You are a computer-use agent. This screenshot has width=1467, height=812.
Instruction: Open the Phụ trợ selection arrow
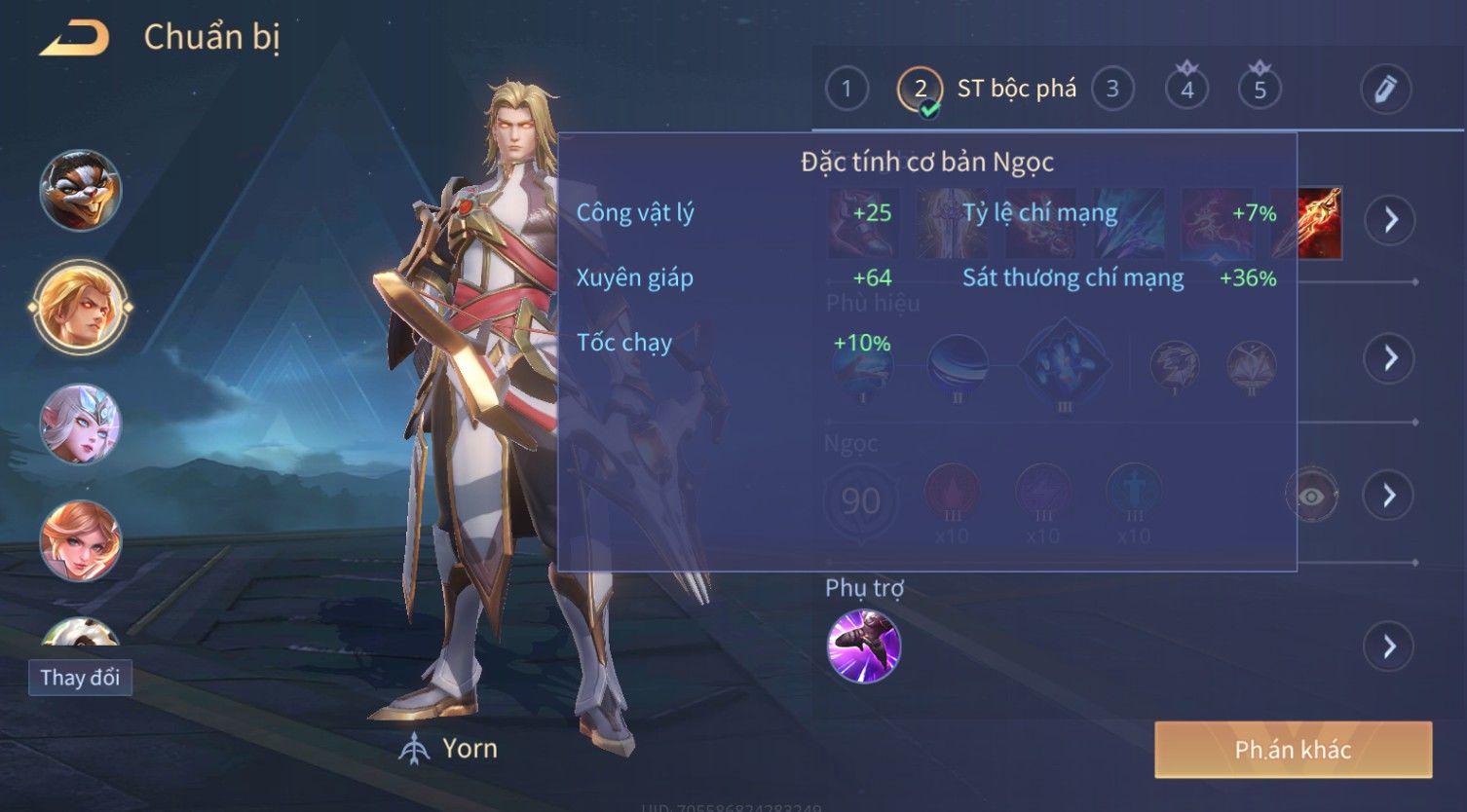(1389, 646)
